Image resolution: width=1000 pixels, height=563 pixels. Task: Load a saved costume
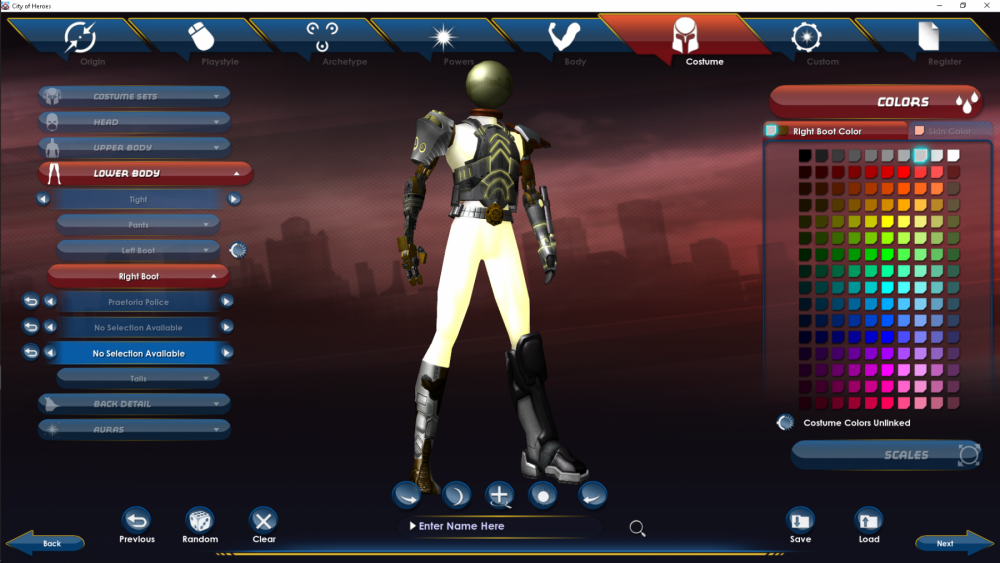pyautogui.click(x=869, y=525)
